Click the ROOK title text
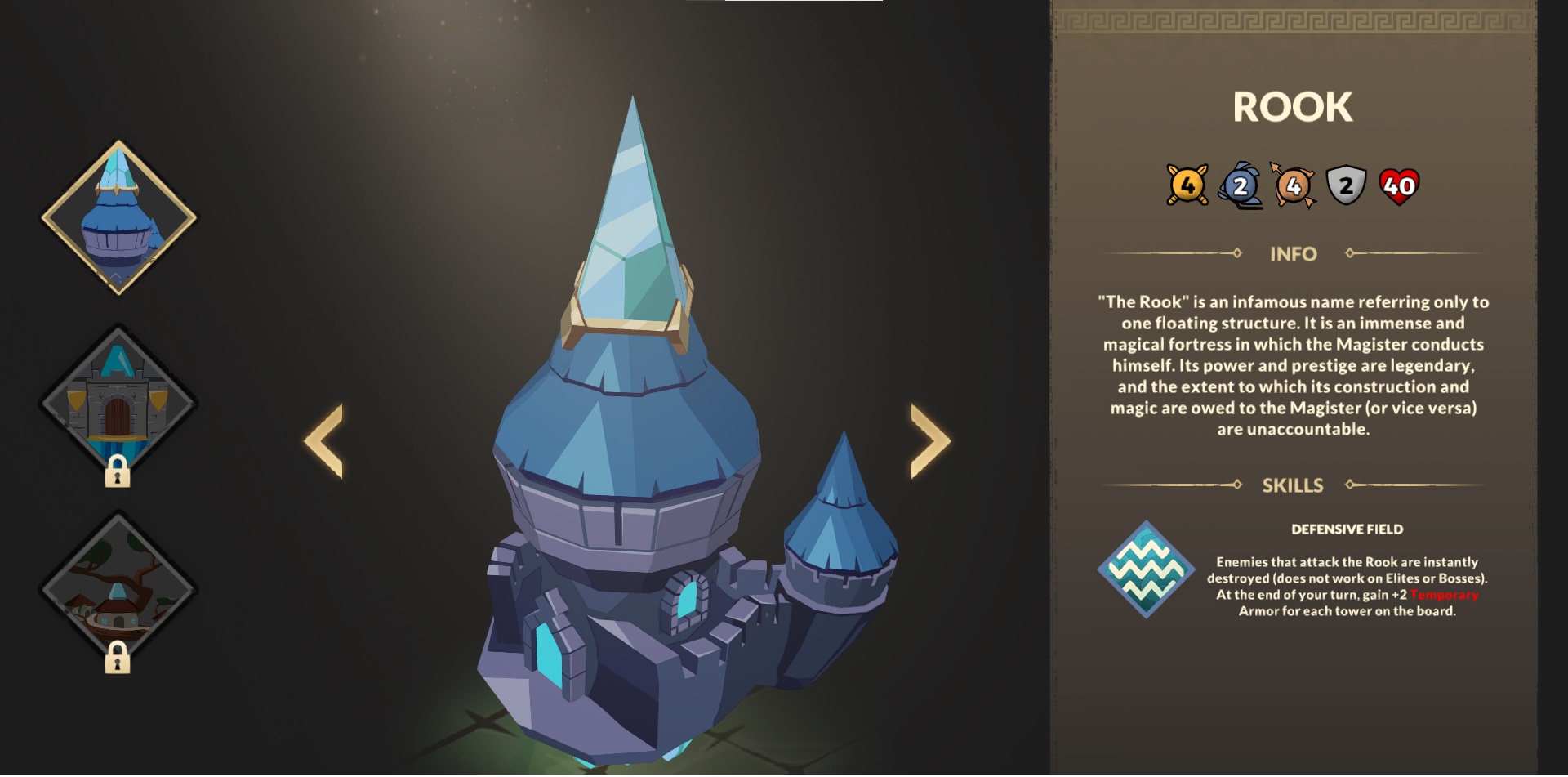Screen dimensions: 1568x777 point(1294,105)
